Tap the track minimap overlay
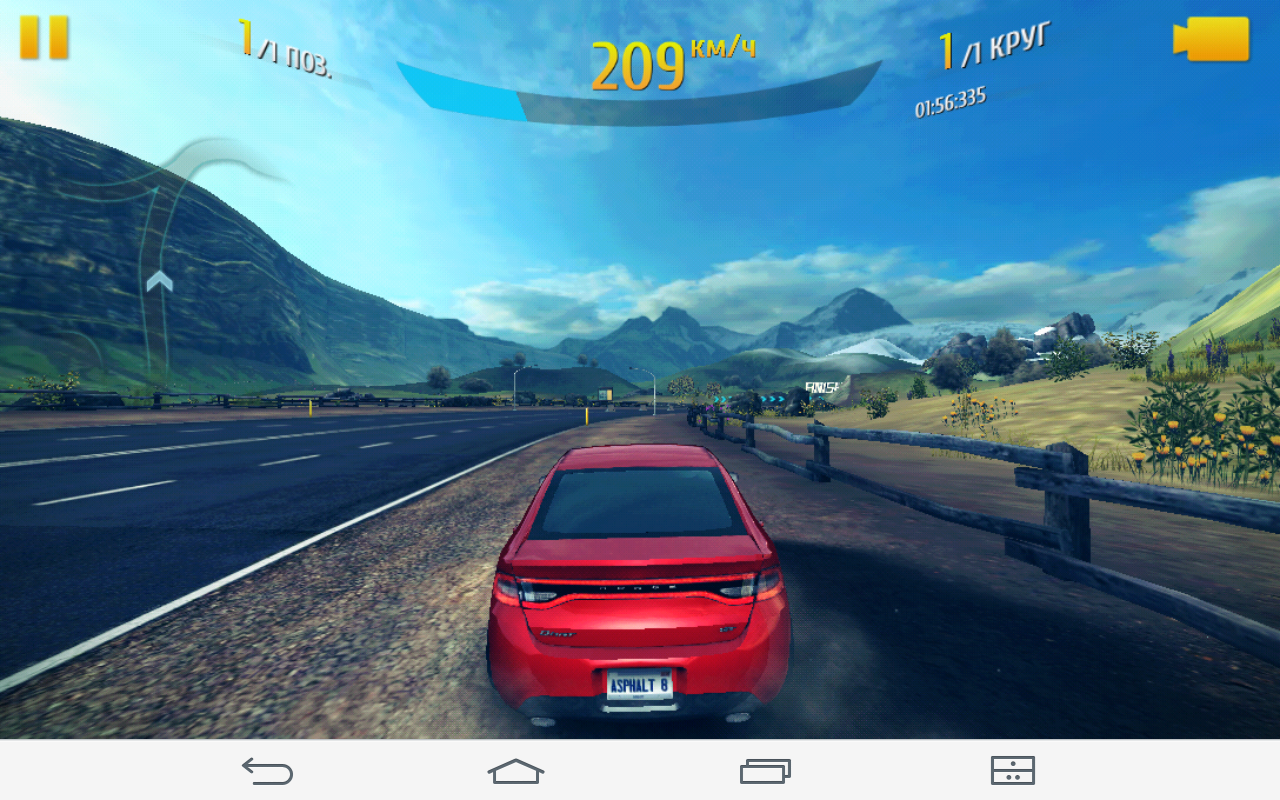Image resolution: width=1280 pixels, height=800 pixels. (x=165, y=260)
